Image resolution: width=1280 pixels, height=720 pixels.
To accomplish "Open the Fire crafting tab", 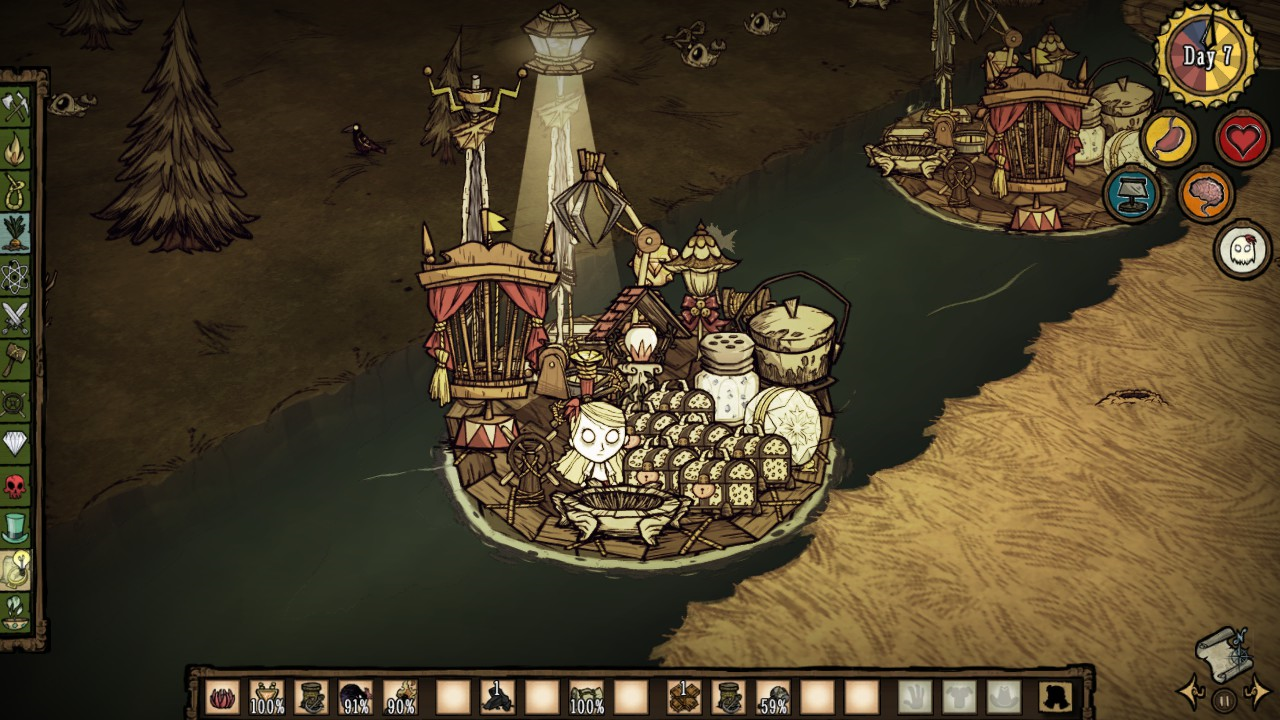I will point(15,150).
